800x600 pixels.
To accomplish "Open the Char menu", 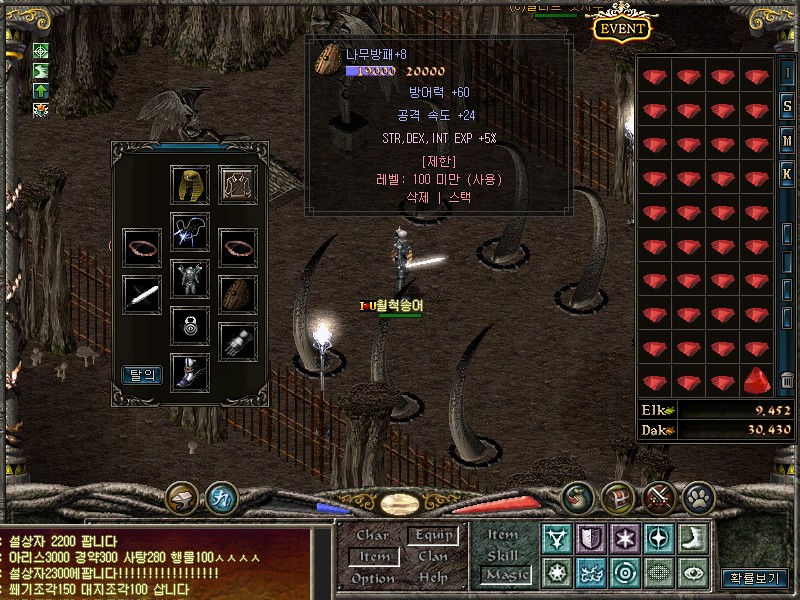I will click(x=373, y=535).
